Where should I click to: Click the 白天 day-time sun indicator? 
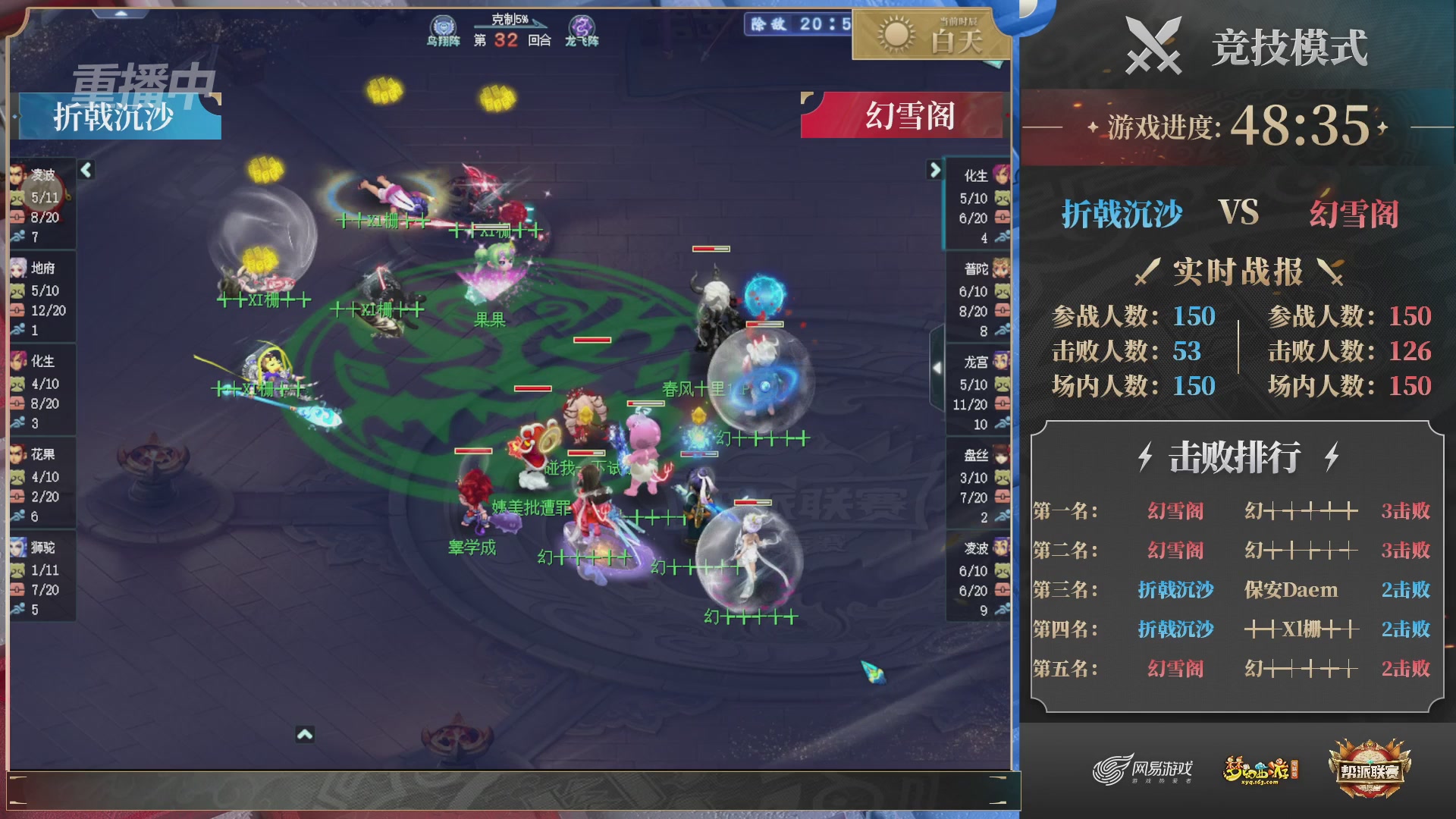896,32
